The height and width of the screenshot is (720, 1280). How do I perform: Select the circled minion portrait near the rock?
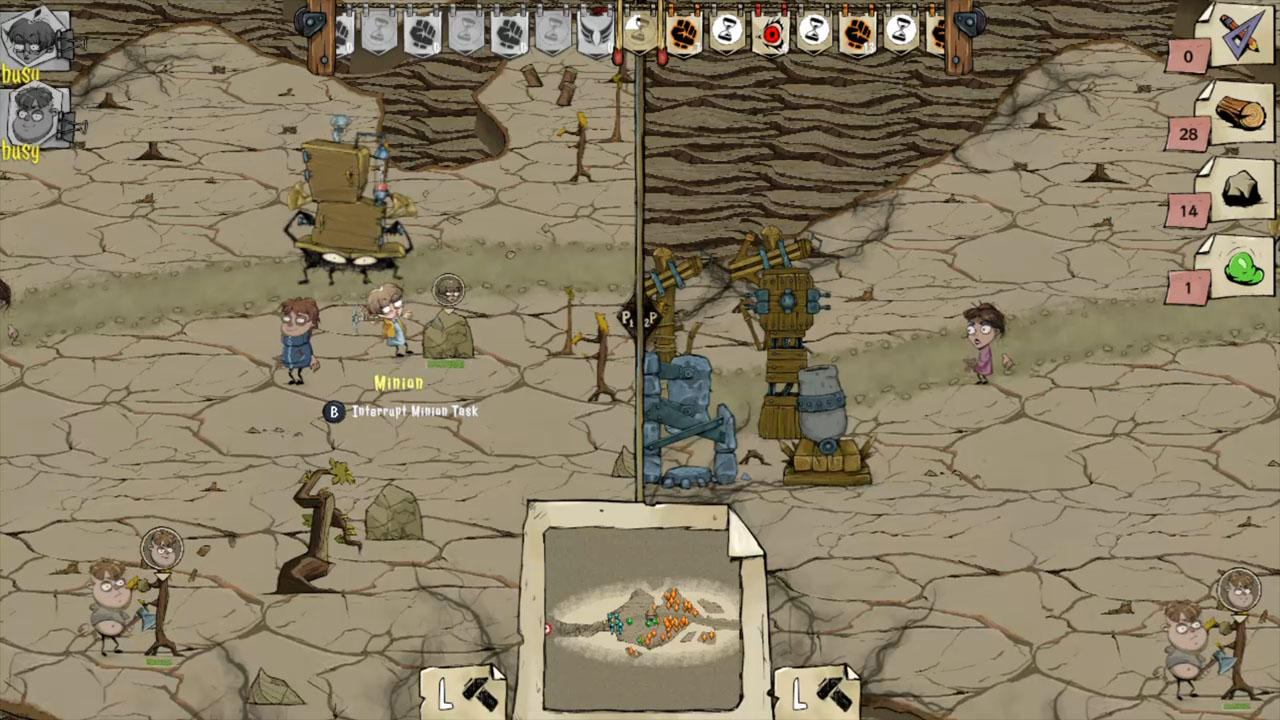coord(448,290)
